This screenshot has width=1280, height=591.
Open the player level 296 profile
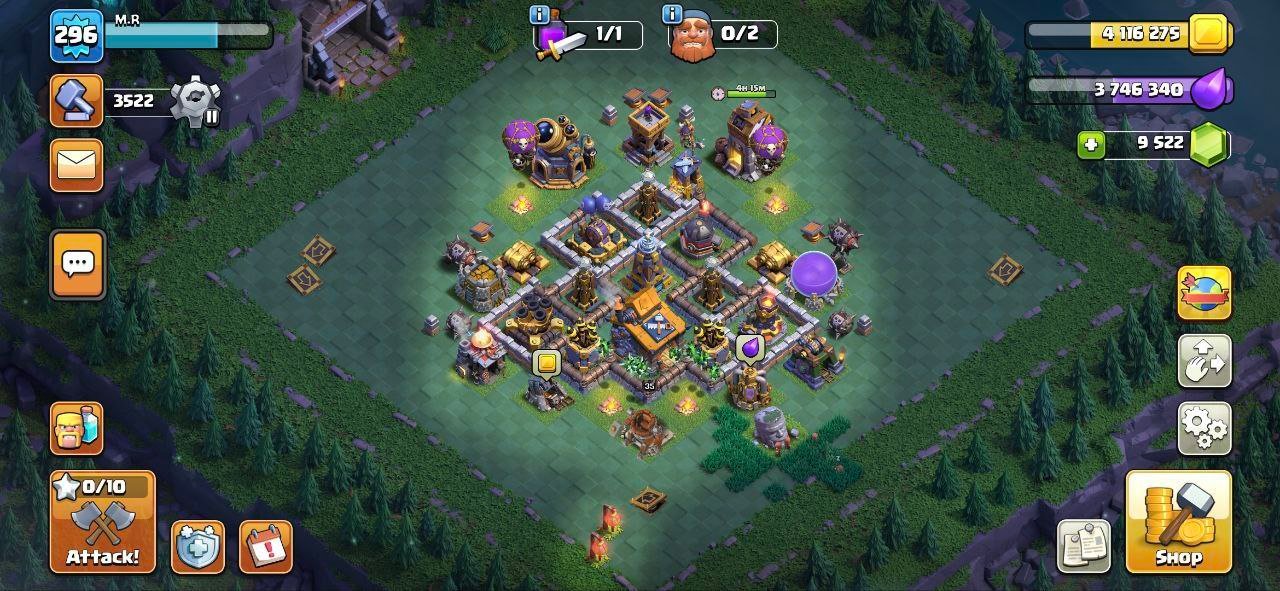pyautogui.click(x=76, y=36)
